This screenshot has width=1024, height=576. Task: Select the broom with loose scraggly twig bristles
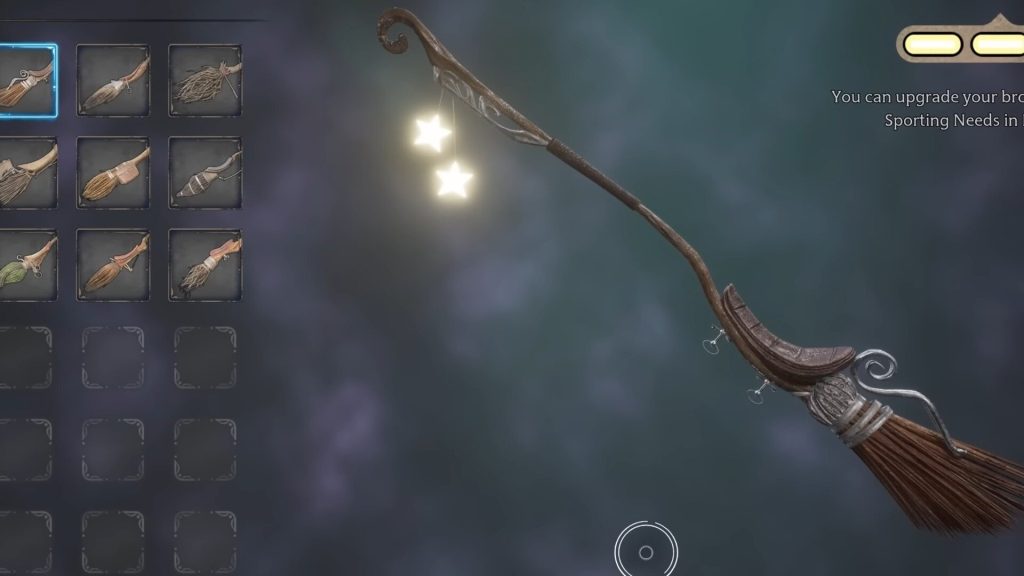point(204,81)
